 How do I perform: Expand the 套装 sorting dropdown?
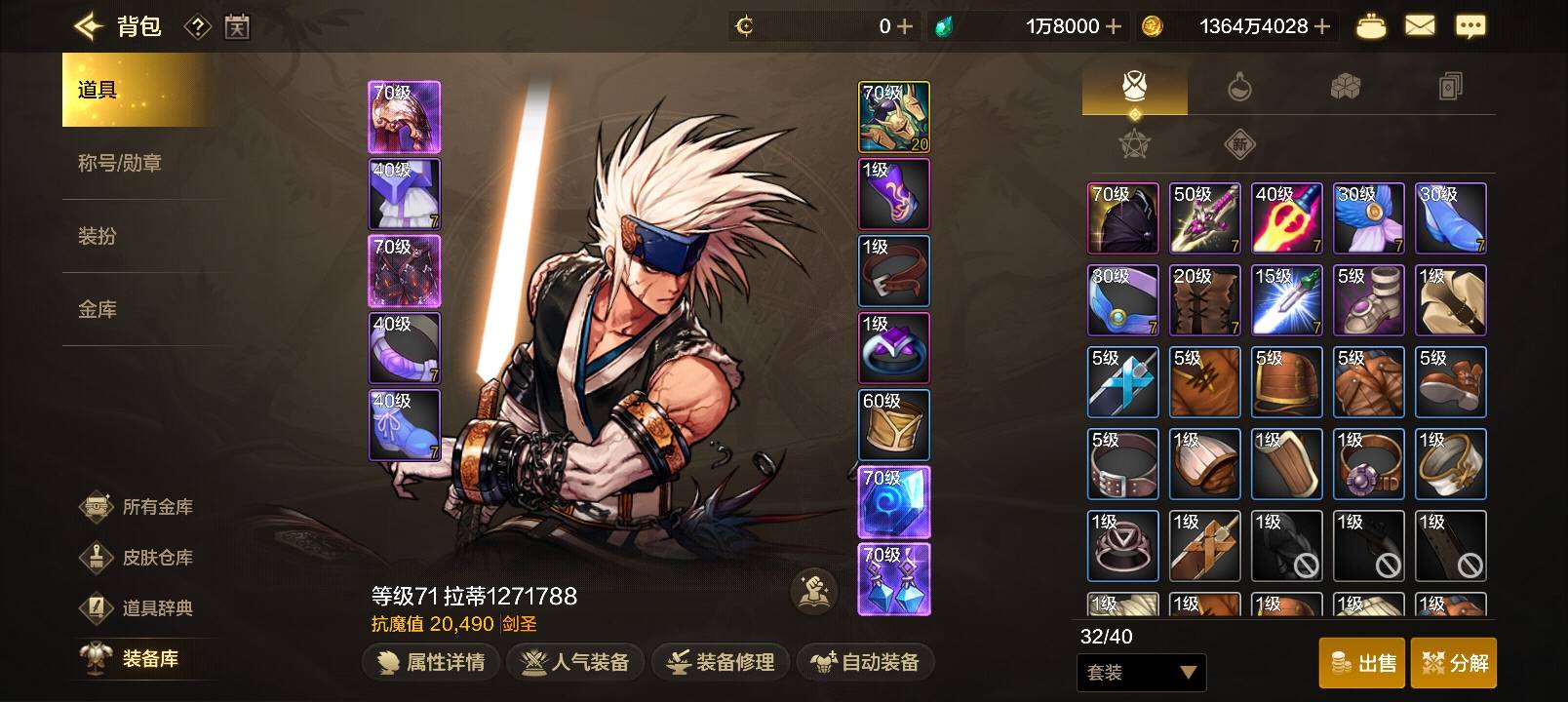pos(1141,673)
